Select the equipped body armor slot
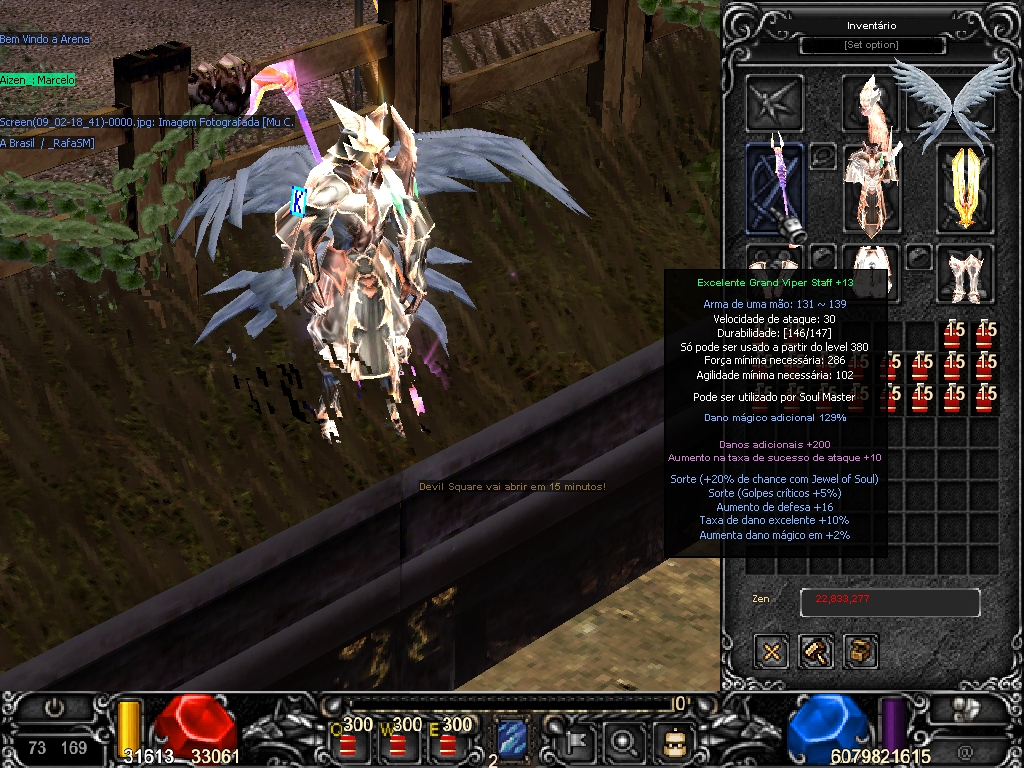The height and width of the screenshot is (768, 1024). pyautogui.click(x=870, y=190)
